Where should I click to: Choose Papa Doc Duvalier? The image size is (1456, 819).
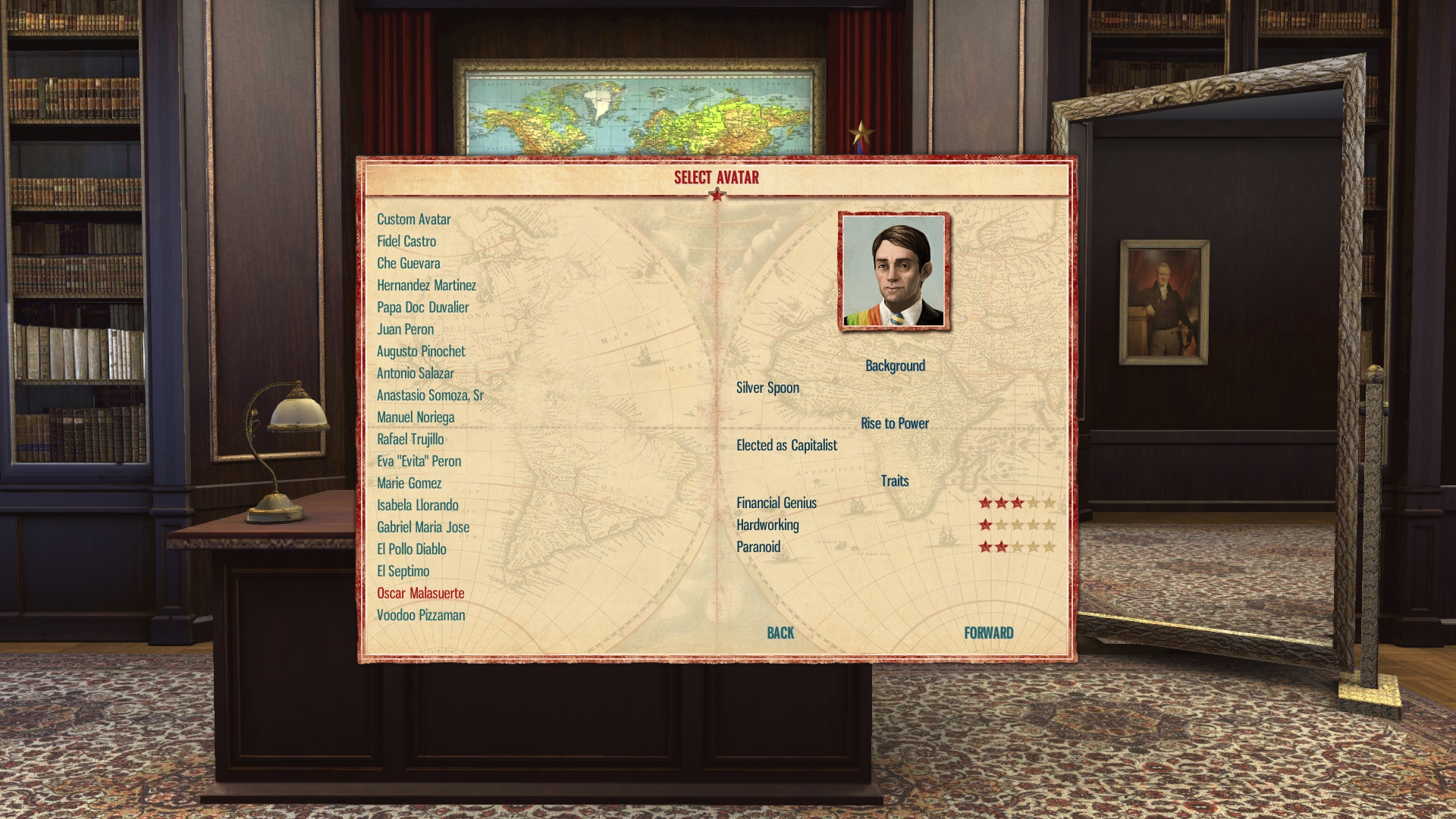[422, 307]
